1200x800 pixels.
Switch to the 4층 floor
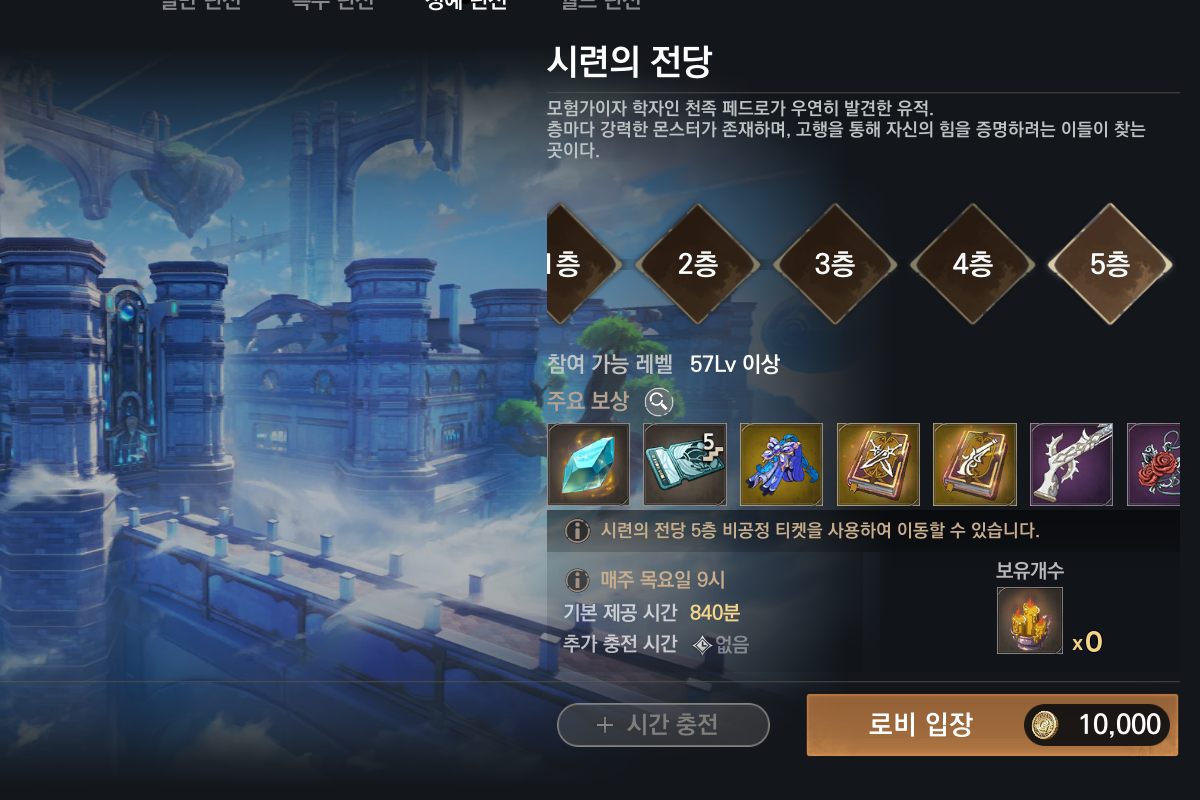point(972,264)
